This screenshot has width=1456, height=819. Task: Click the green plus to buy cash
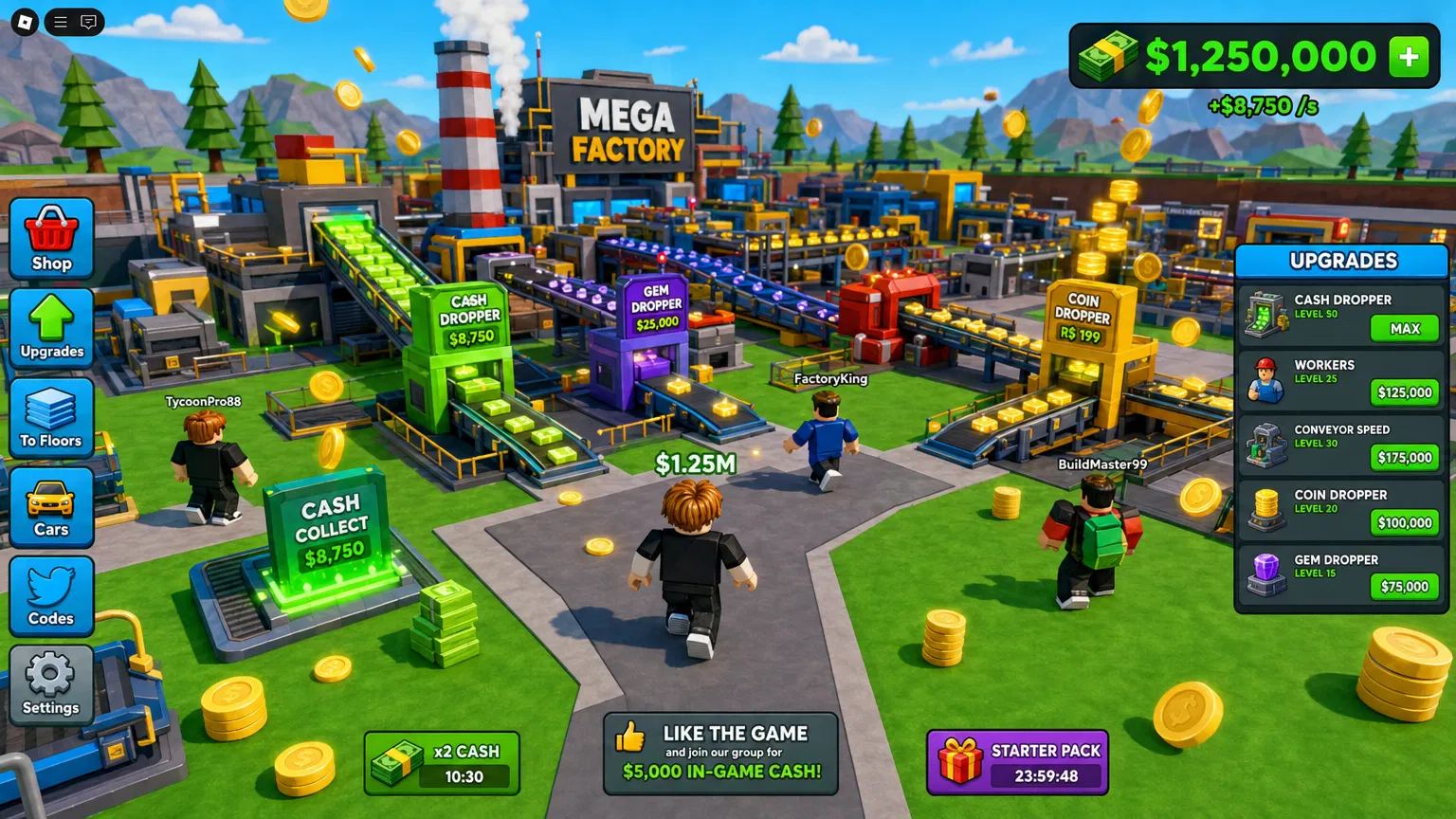1408,56
